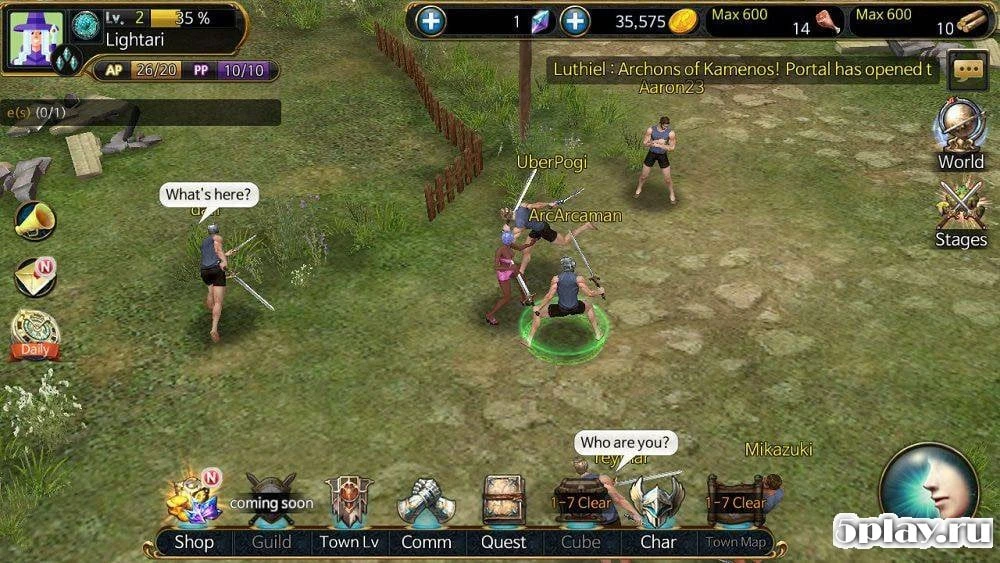Click the Luthiel chat message banner
This screenshot has width=1000, height=563.
tap(743, 69)
